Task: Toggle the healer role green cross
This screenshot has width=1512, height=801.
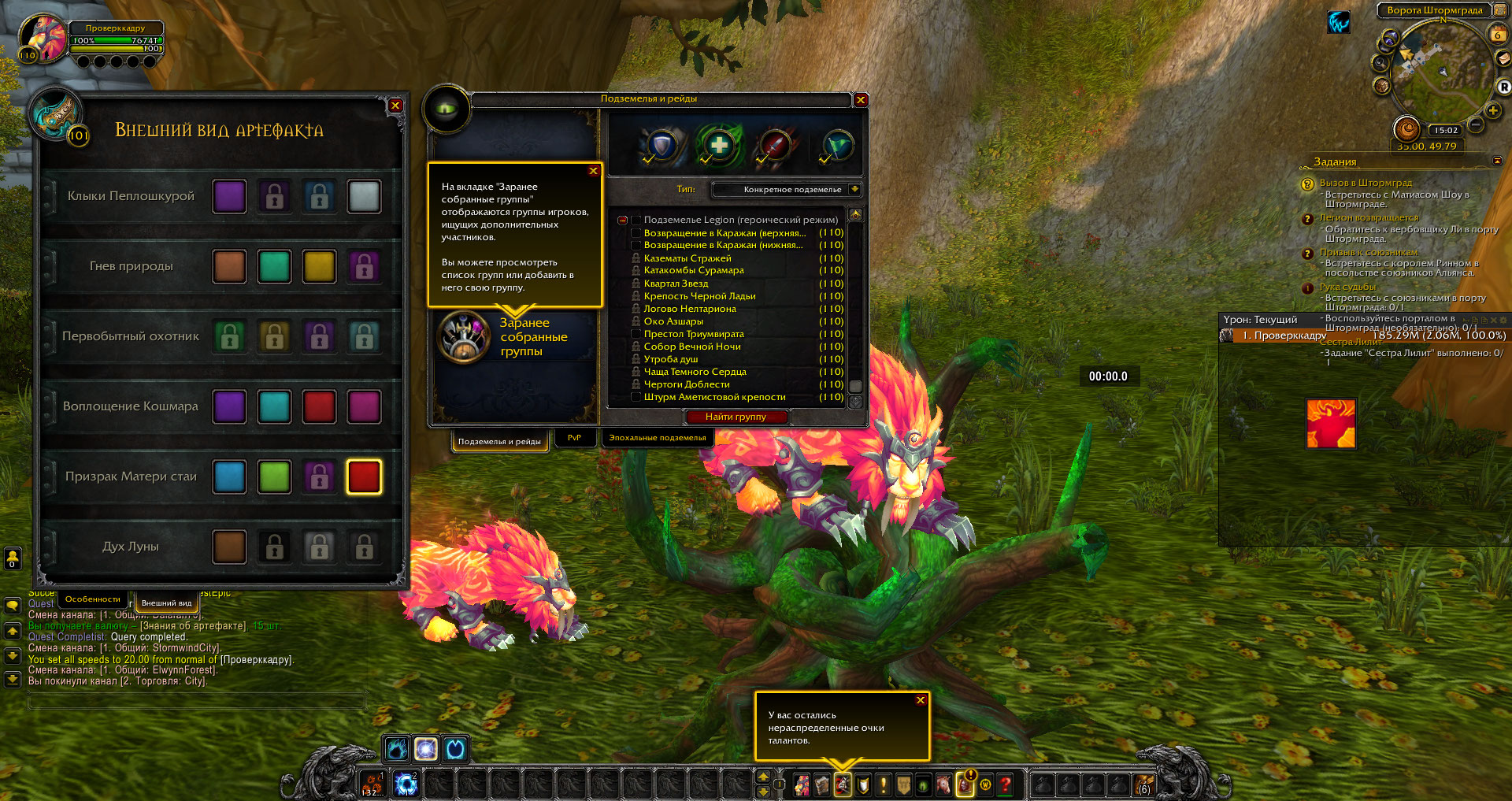Action: click(718, 146)
